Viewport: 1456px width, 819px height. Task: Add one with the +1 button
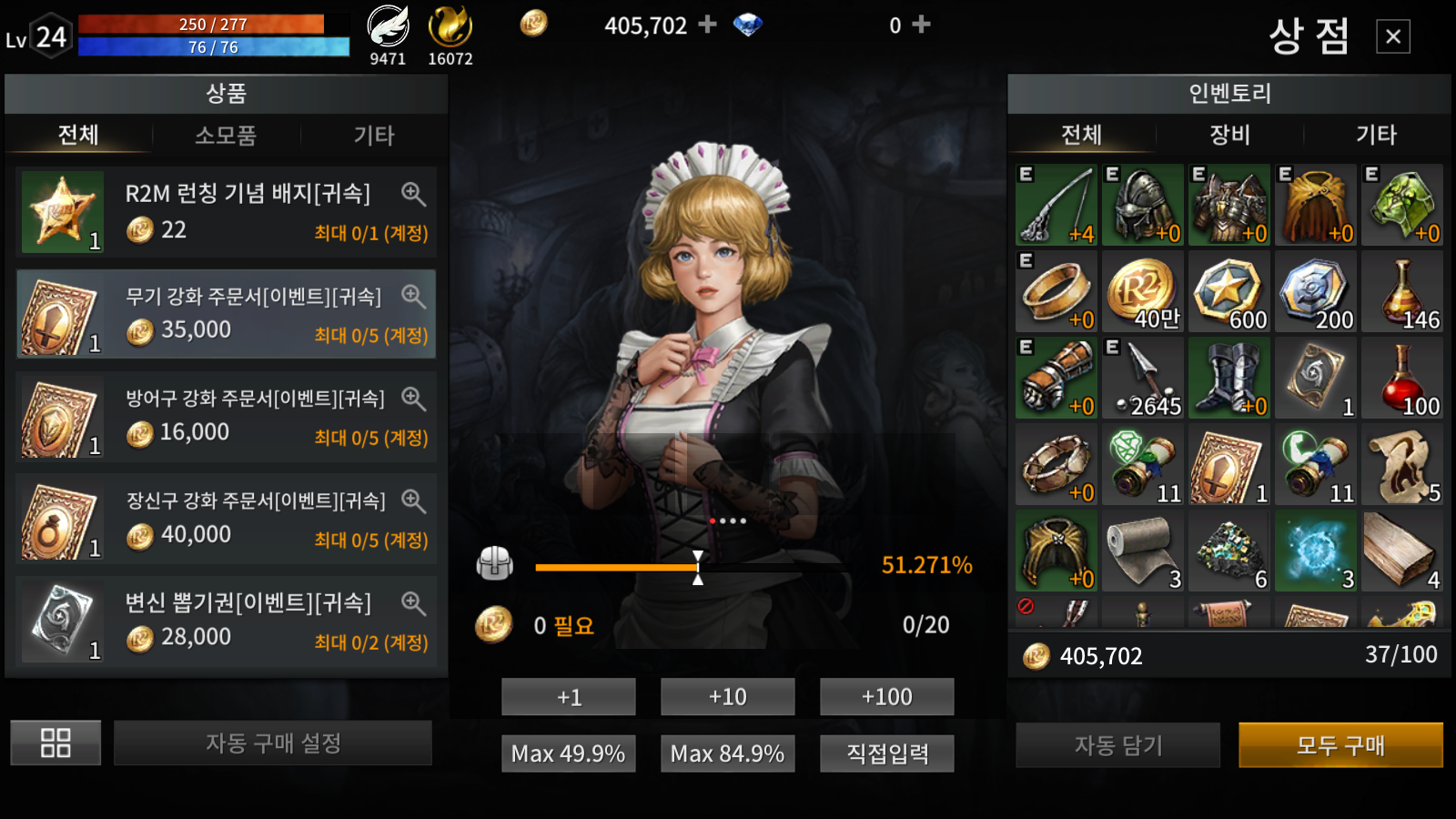[x=569, y=697]
